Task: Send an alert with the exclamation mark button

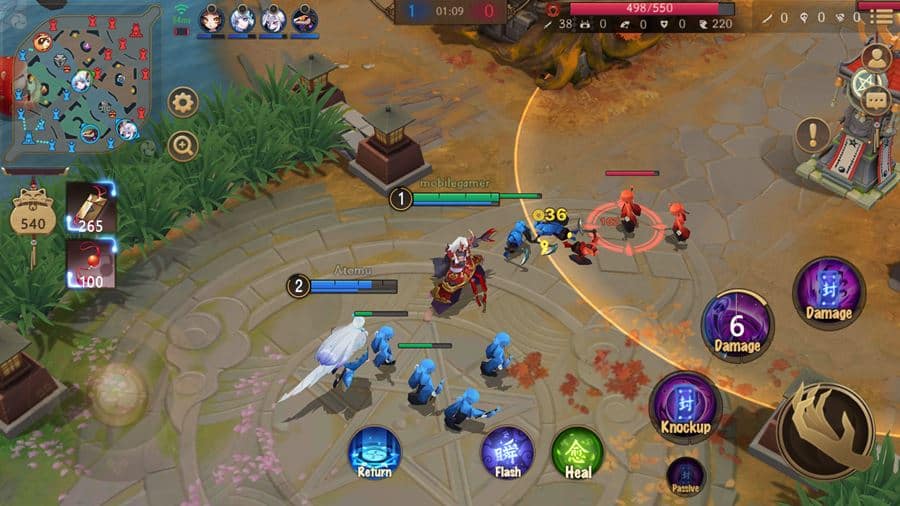Action: pyautogui.click(x=812, y=134)
